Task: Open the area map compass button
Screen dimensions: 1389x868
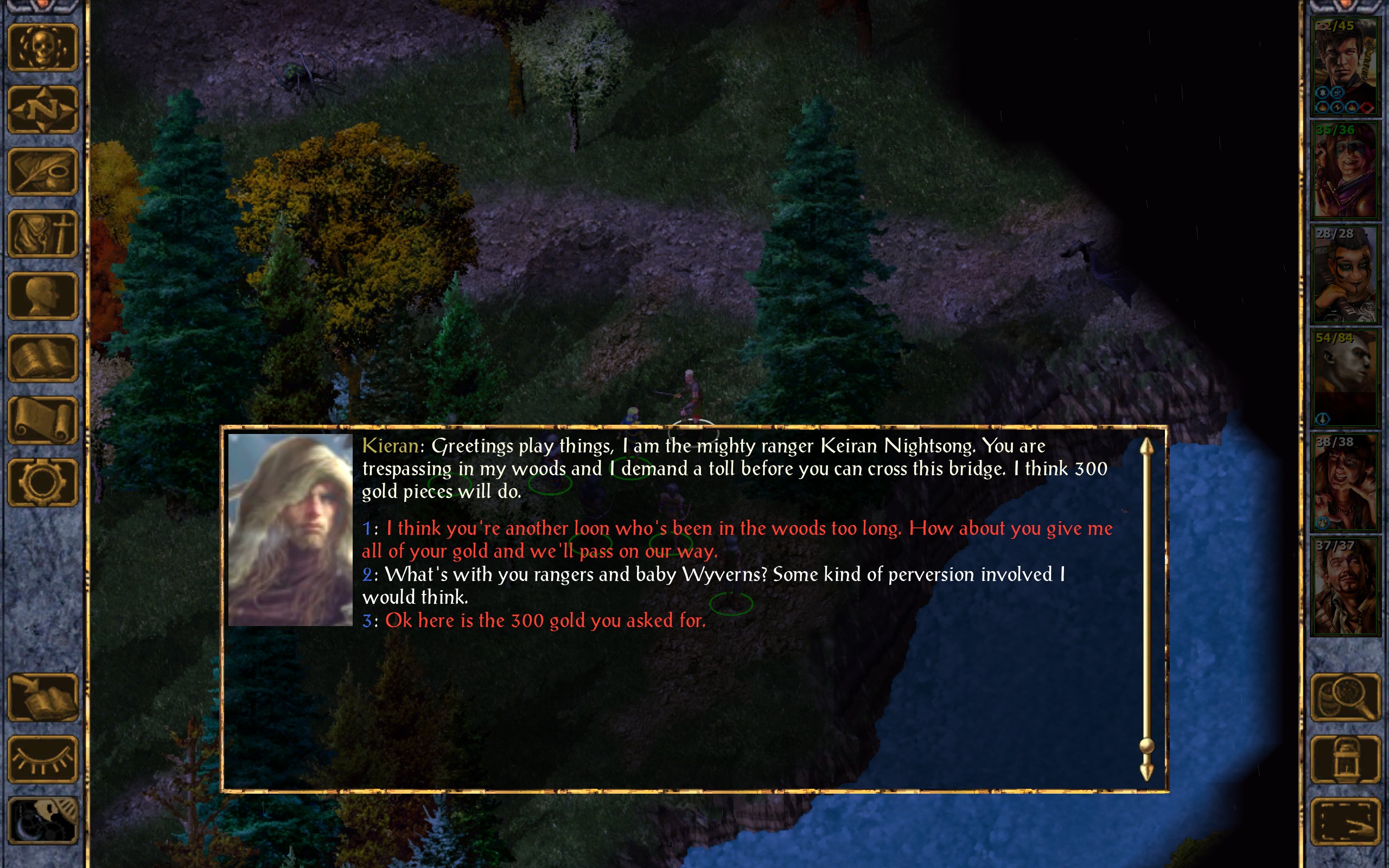Action: [42, 110]
